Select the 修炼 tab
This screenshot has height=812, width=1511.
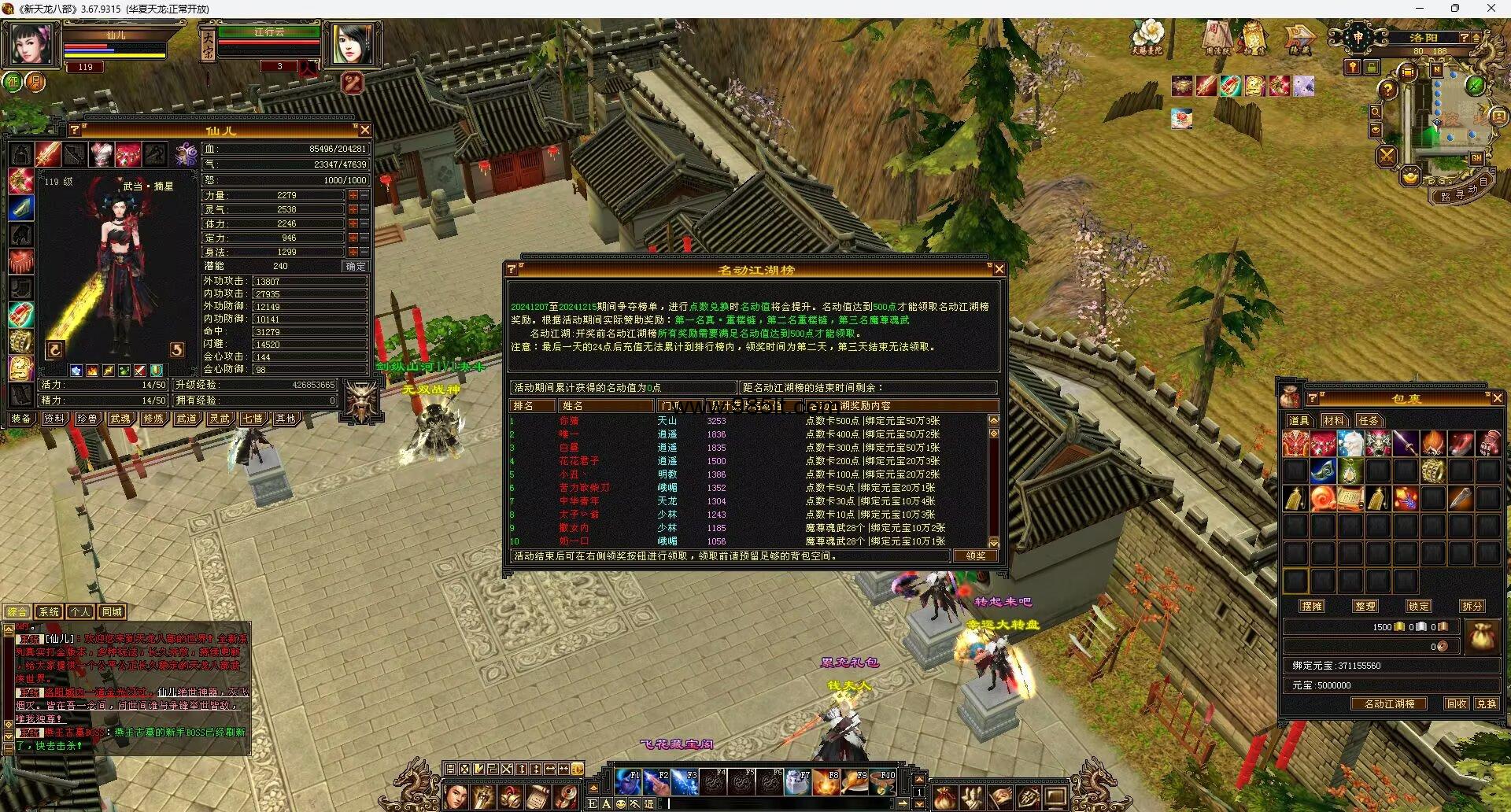tap(153, 419)
